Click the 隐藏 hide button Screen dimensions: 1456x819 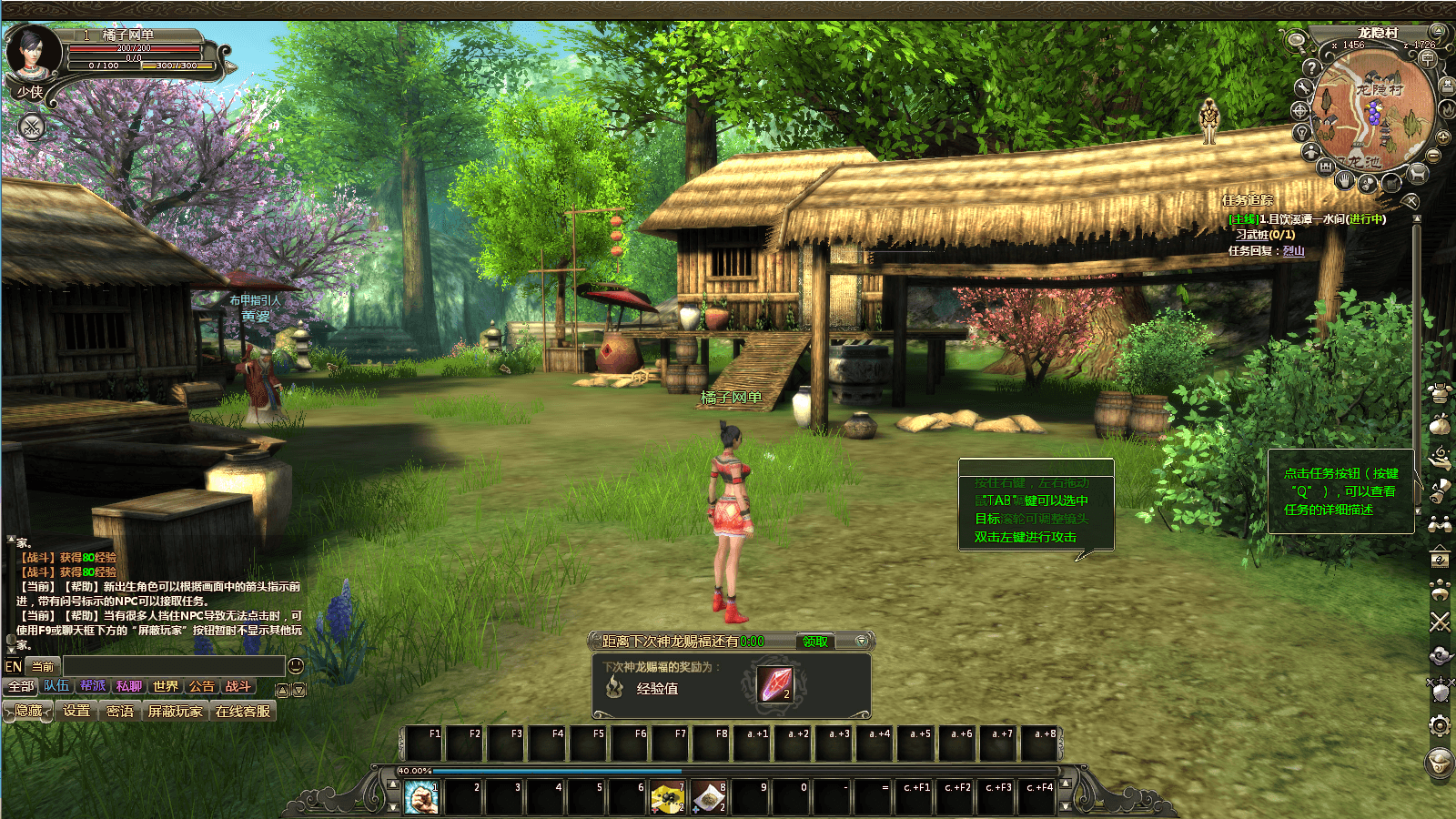tap(28, 711)
